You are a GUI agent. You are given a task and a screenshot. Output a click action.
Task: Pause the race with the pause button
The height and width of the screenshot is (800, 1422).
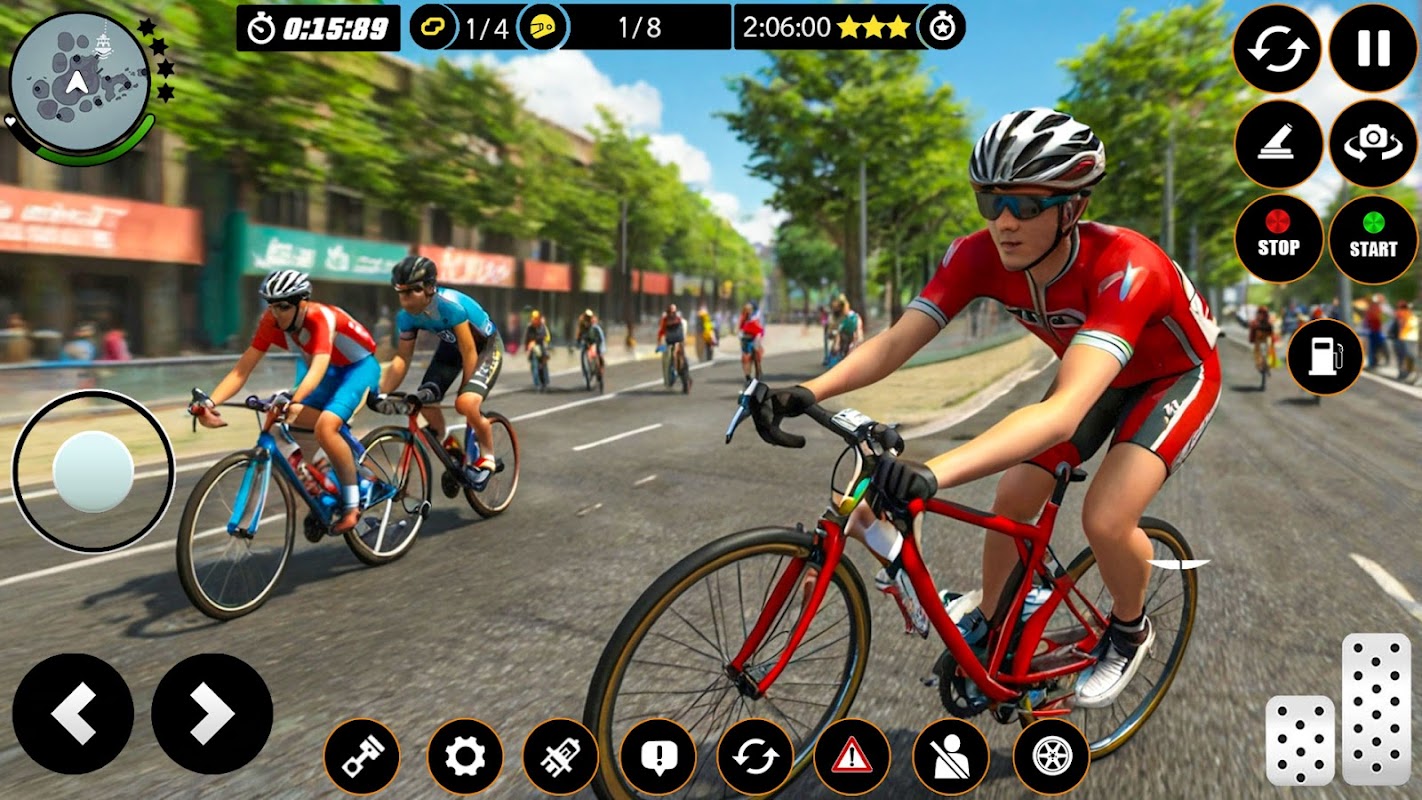click(1373, 49)
